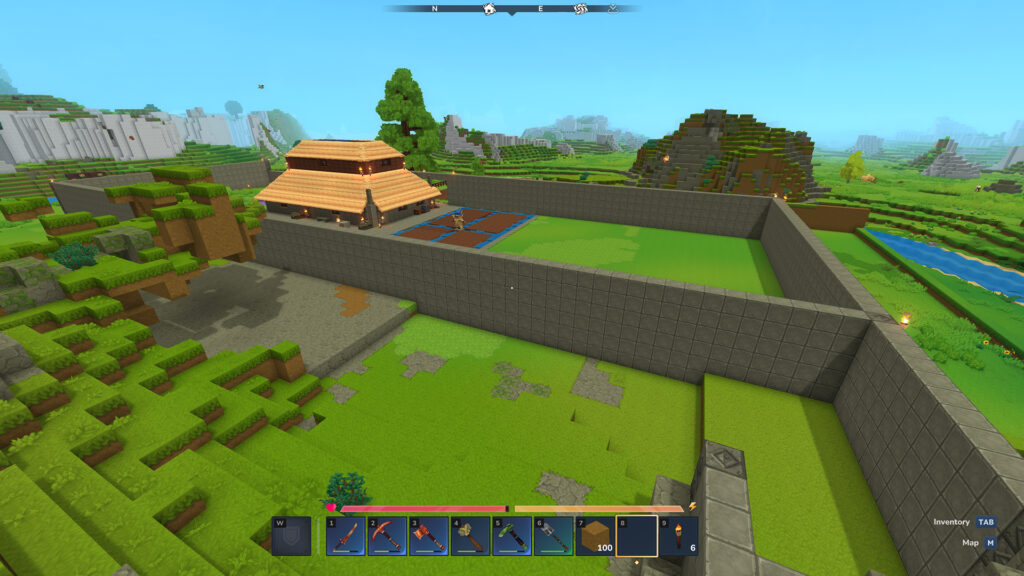Image resolution: width=1024 pixels, height=576 pixels.
Task: Click the house marker on the compass
Action: pyautogui.click(x=490, y=9)
